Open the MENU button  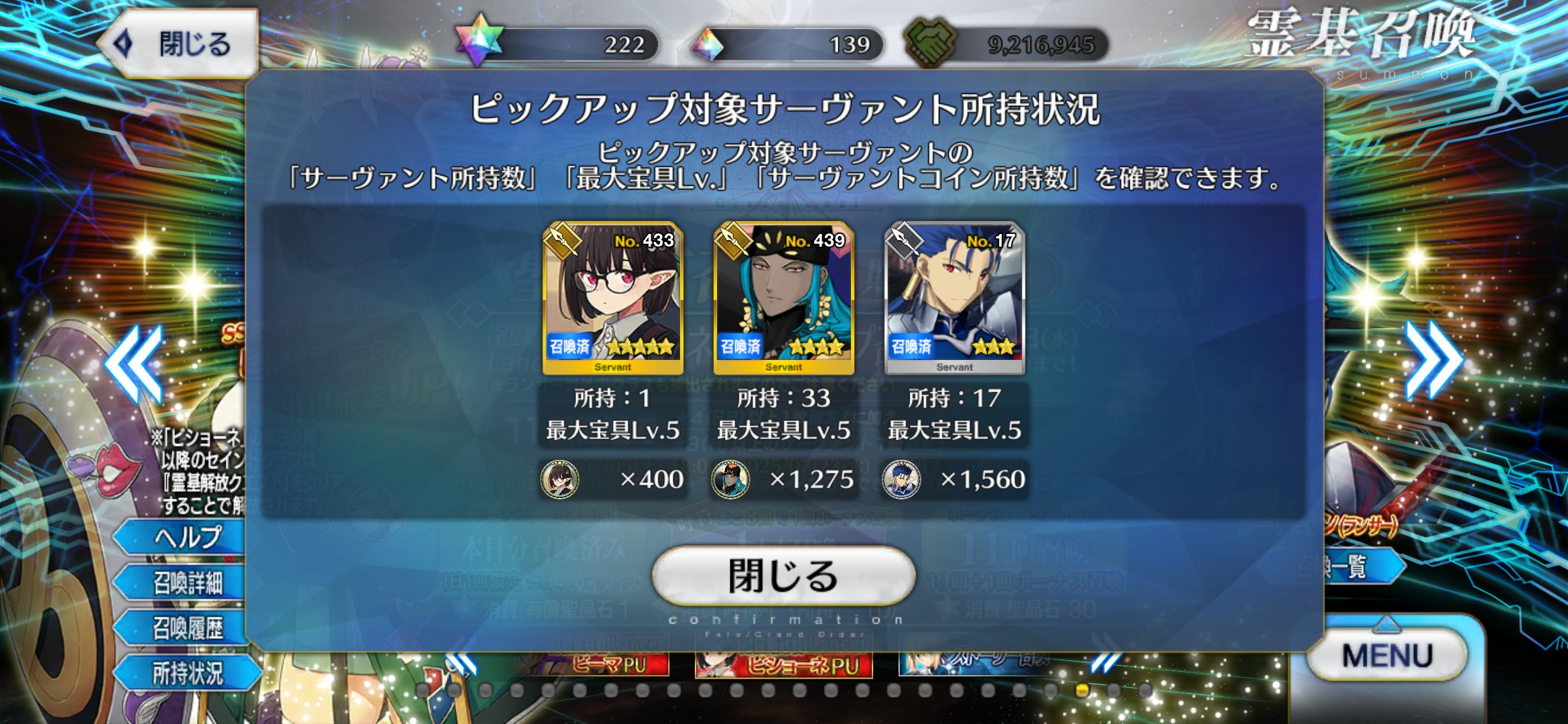pos(1387,655)
